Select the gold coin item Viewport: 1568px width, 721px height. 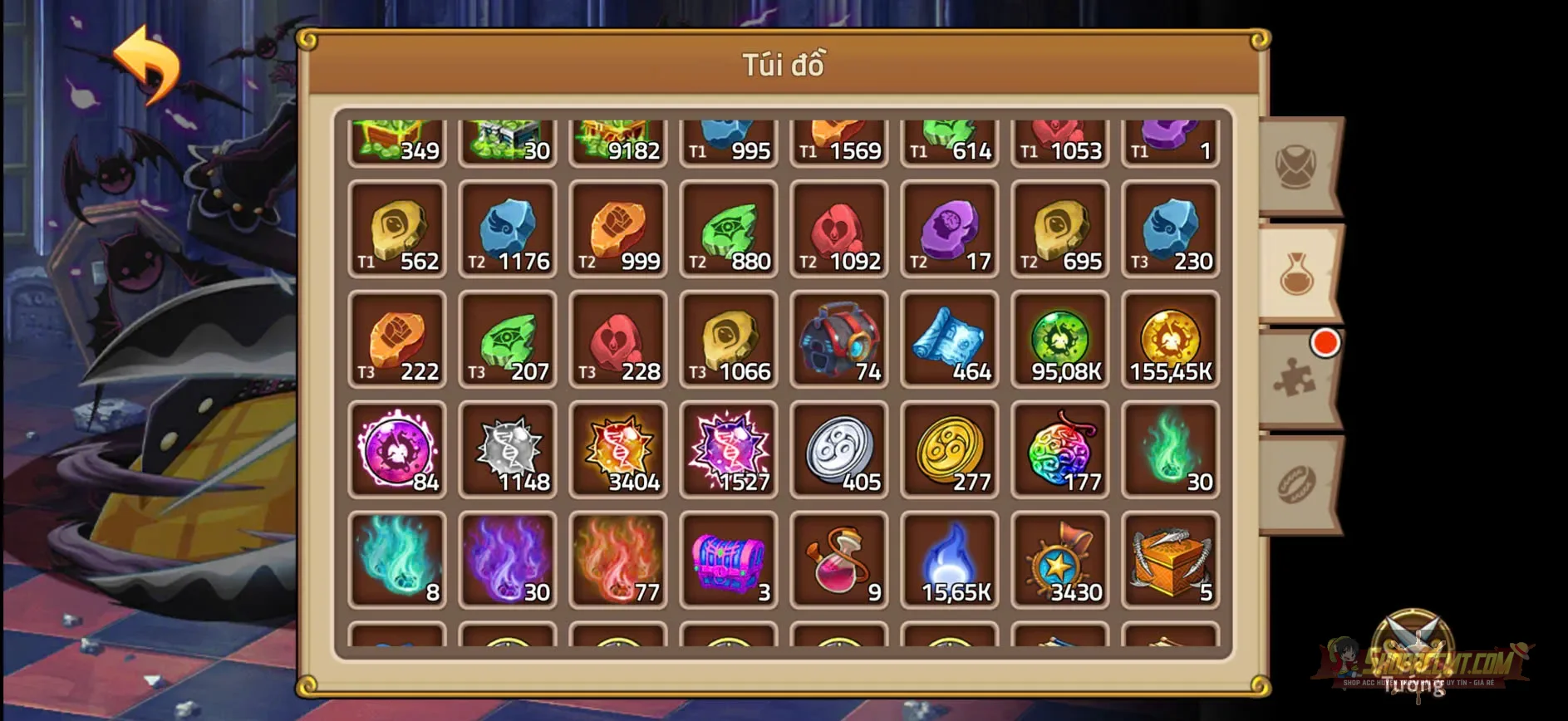950,451
